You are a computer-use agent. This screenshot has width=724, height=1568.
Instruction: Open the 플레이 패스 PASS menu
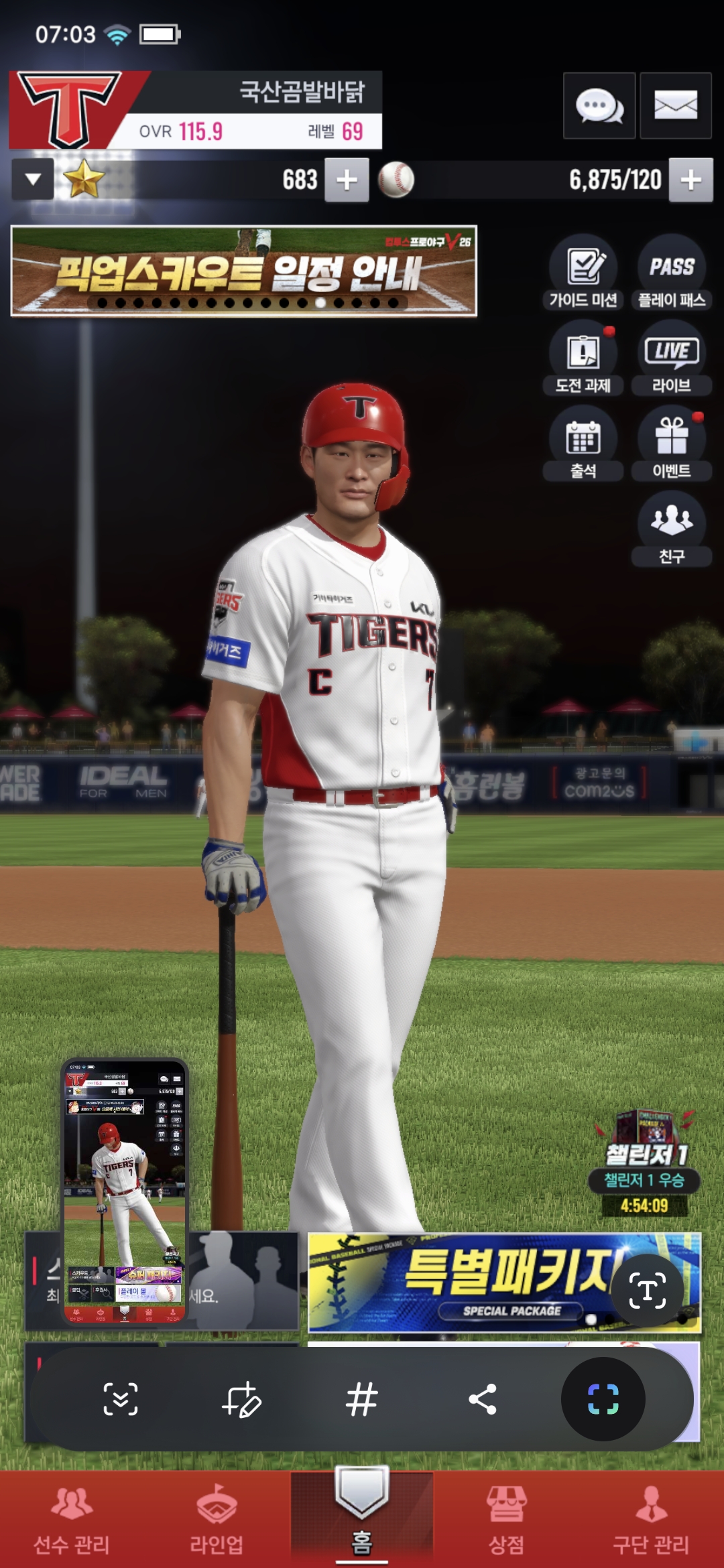pos(671,272)
